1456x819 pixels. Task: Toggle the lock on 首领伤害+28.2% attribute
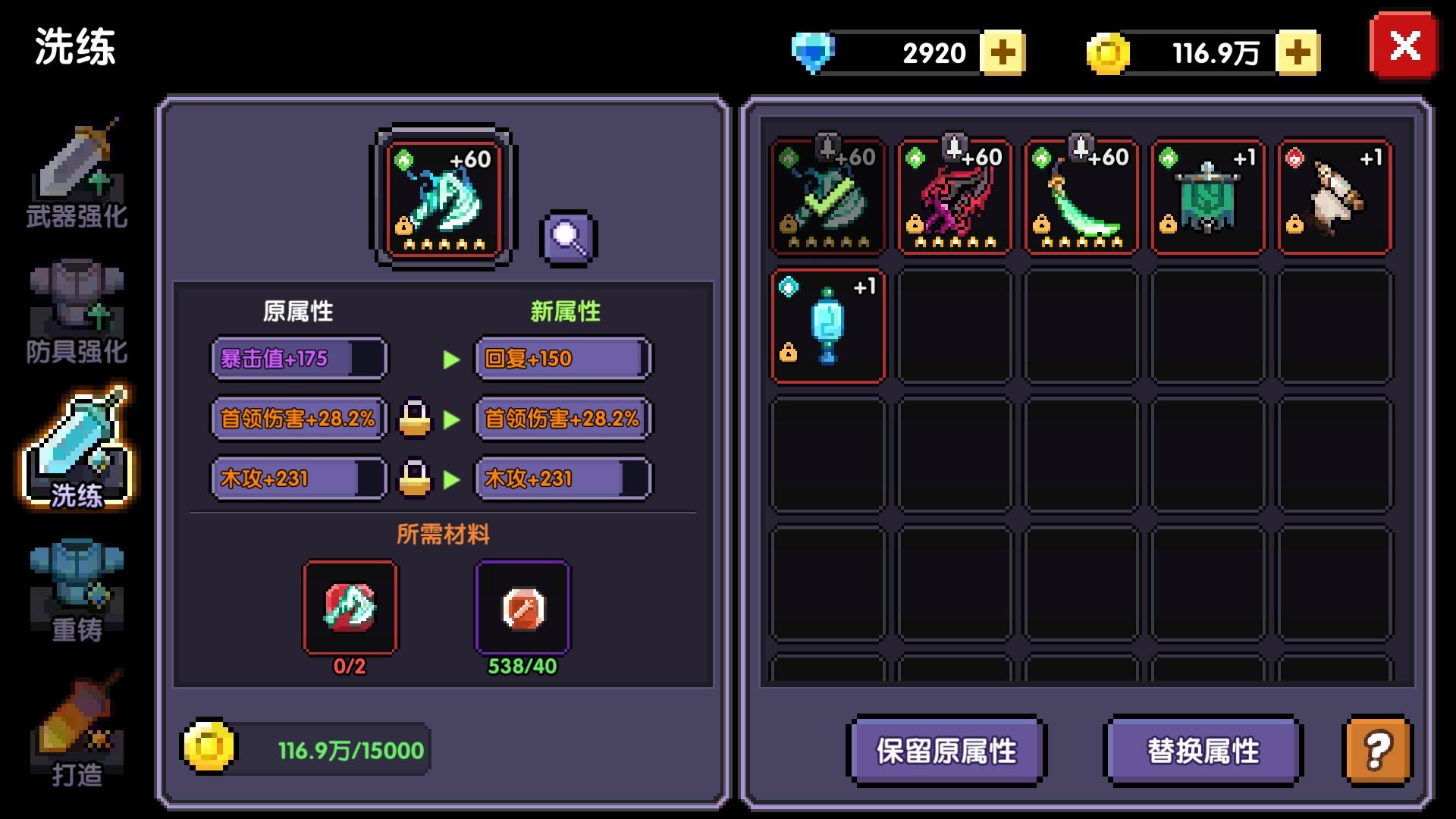pos(413,418)
